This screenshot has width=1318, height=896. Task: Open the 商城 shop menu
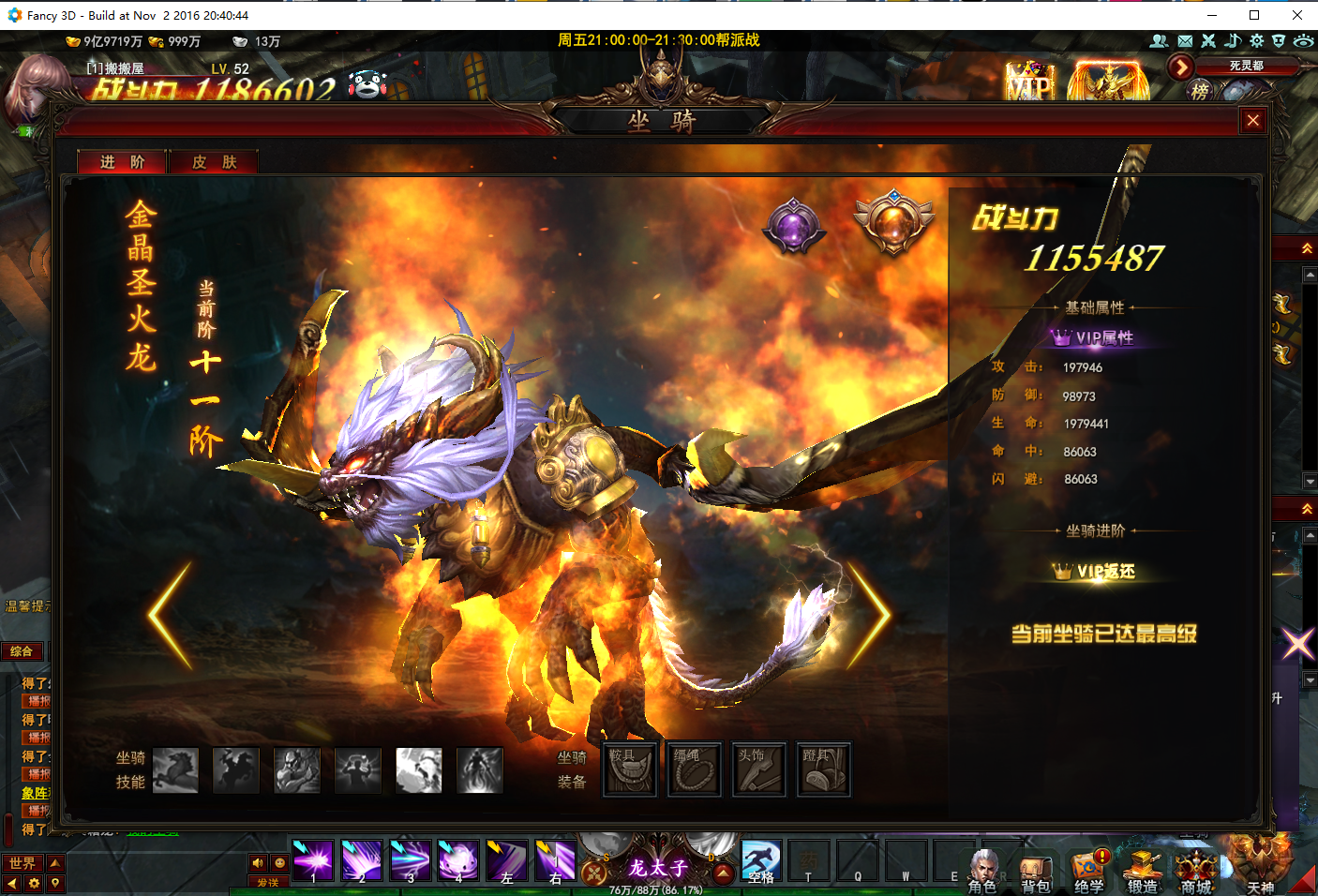pyautogui.click(x=1196, y=874)
